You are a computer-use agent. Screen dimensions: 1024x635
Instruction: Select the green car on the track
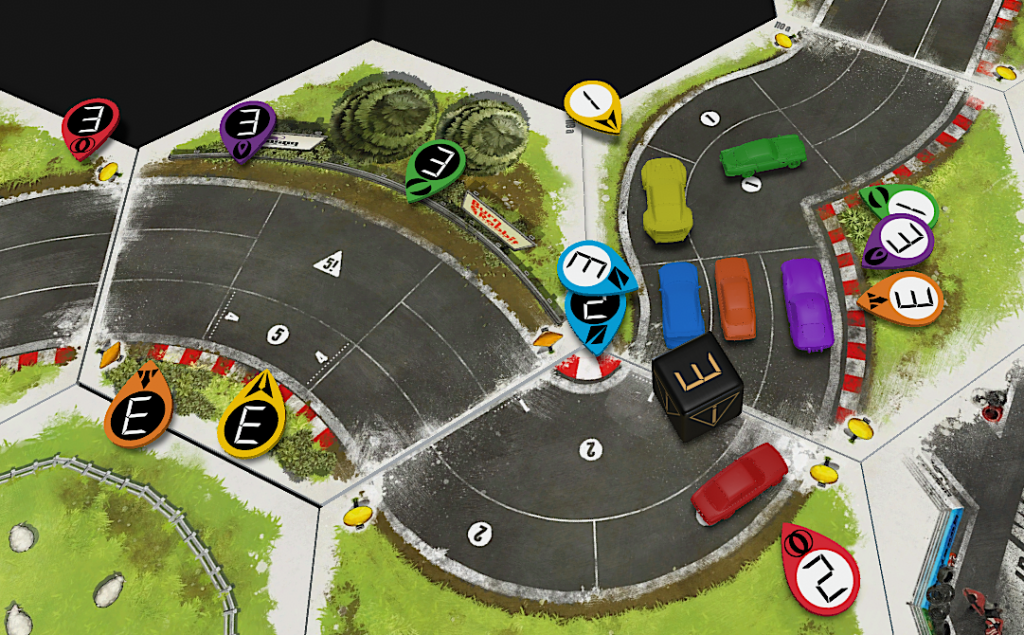click(763, 155)
